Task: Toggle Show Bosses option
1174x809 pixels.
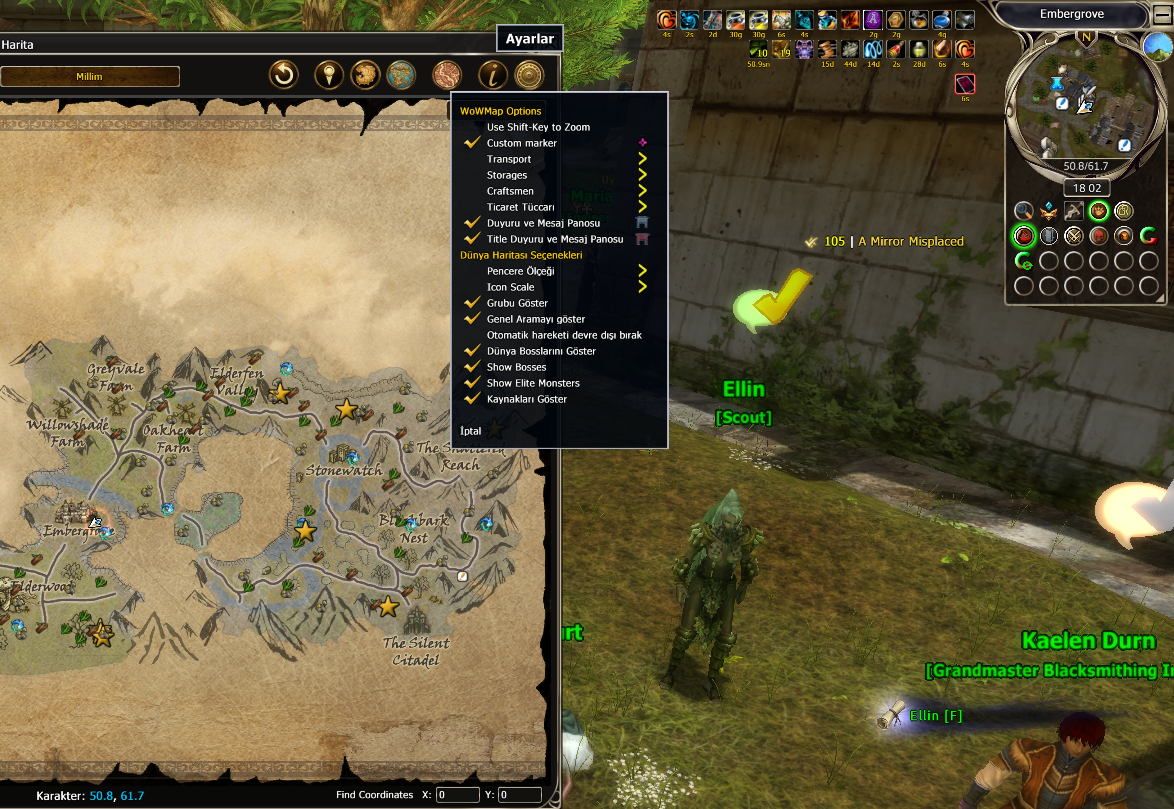Action: [516, 367]
